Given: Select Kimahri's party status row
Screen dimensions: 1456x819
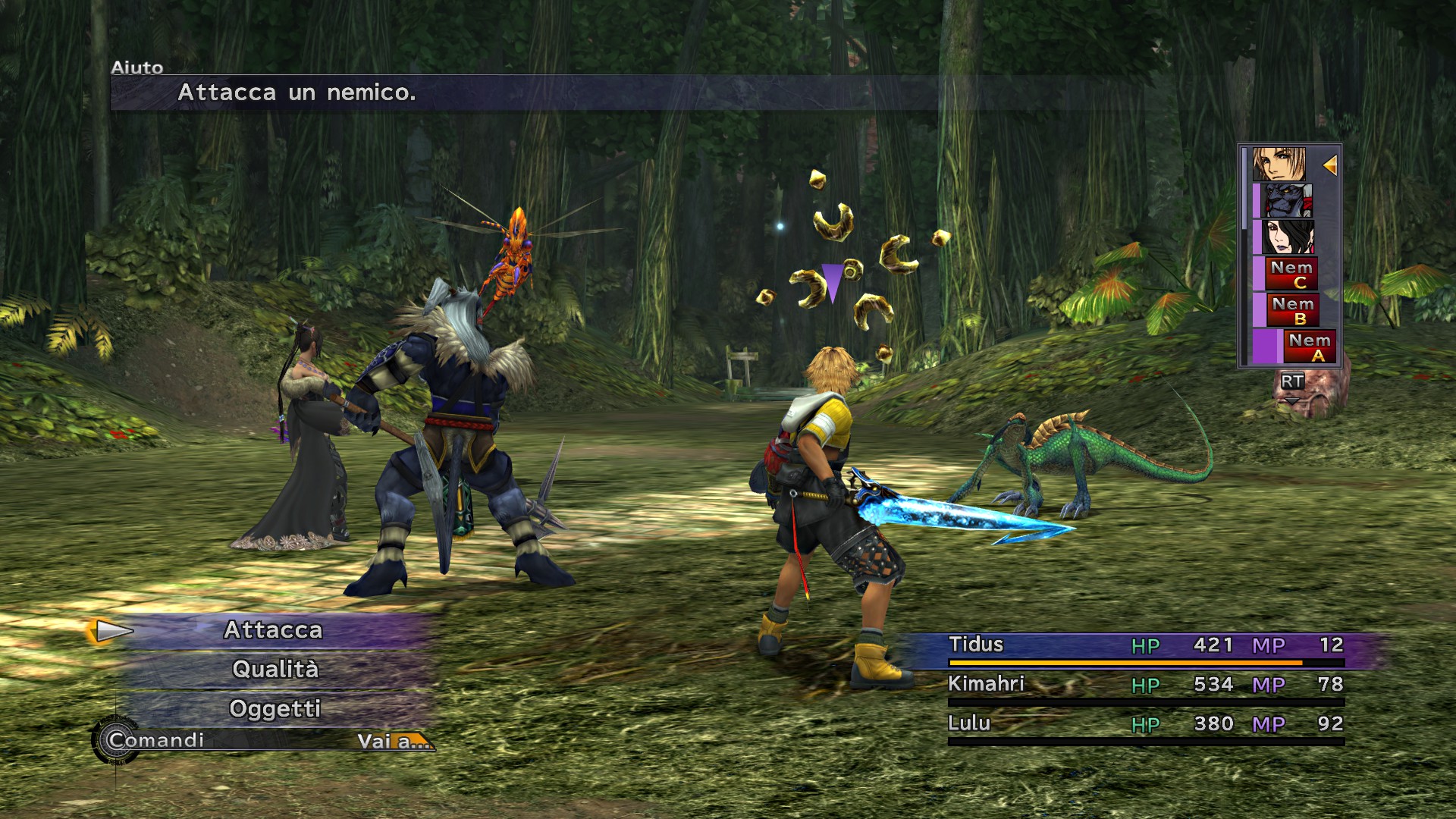Looking at the screenshot, I should [x=1145, y=686].
